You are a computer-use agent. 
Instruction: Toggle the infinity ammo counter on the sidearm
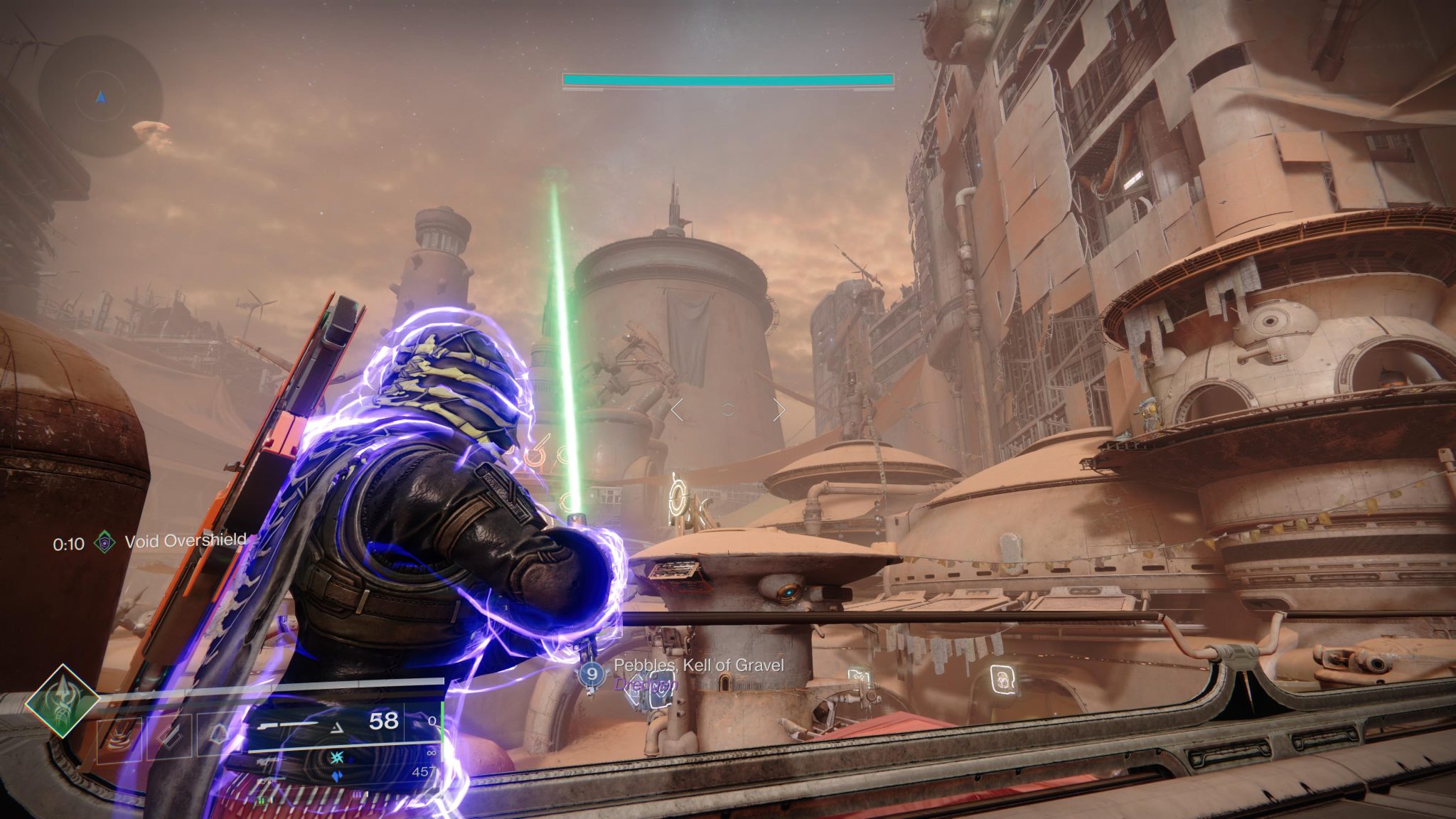431,753
